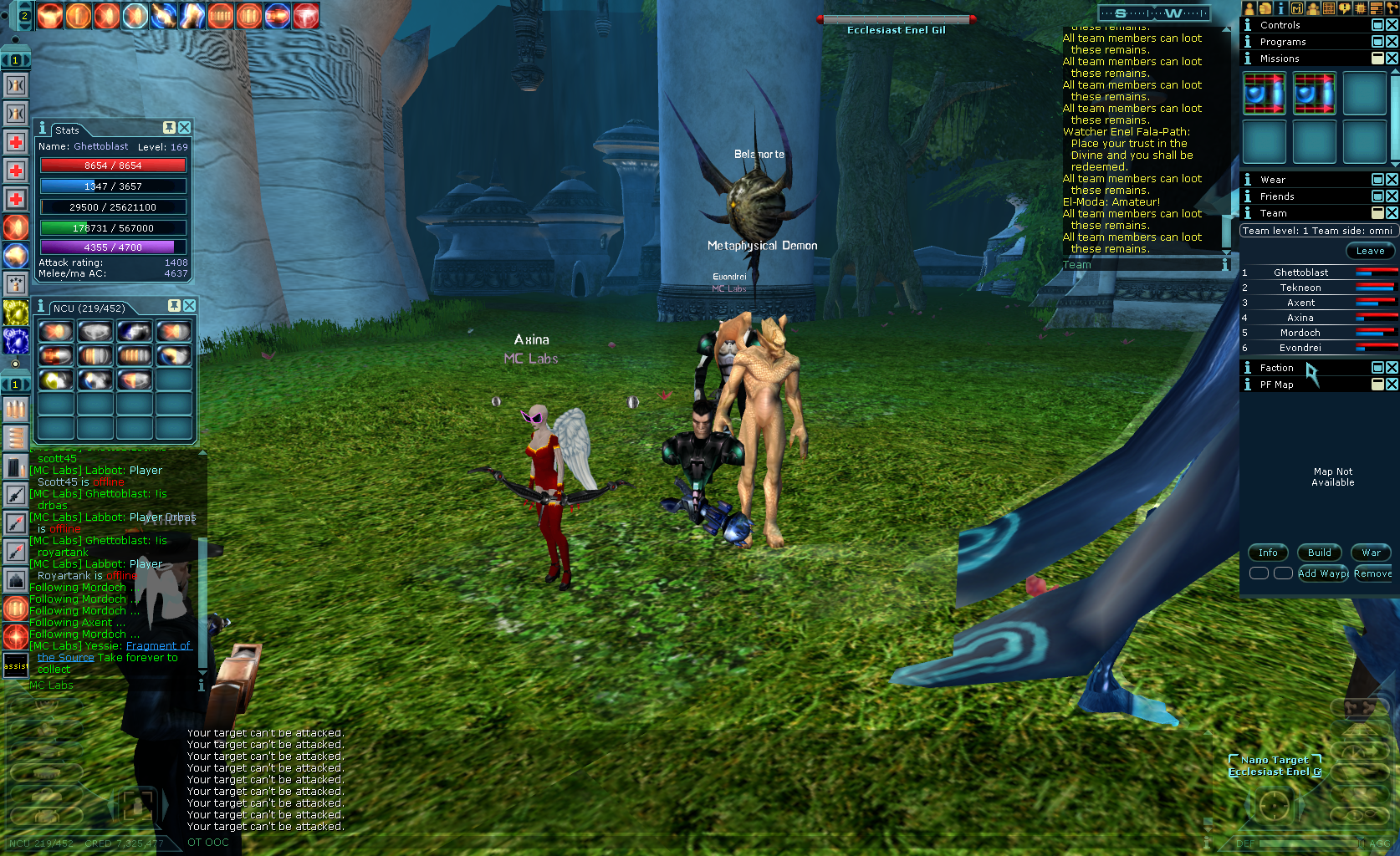This screenshot has width=1400, height=856.
Task: Open the Friends panel
Action: pos(1277,196)
